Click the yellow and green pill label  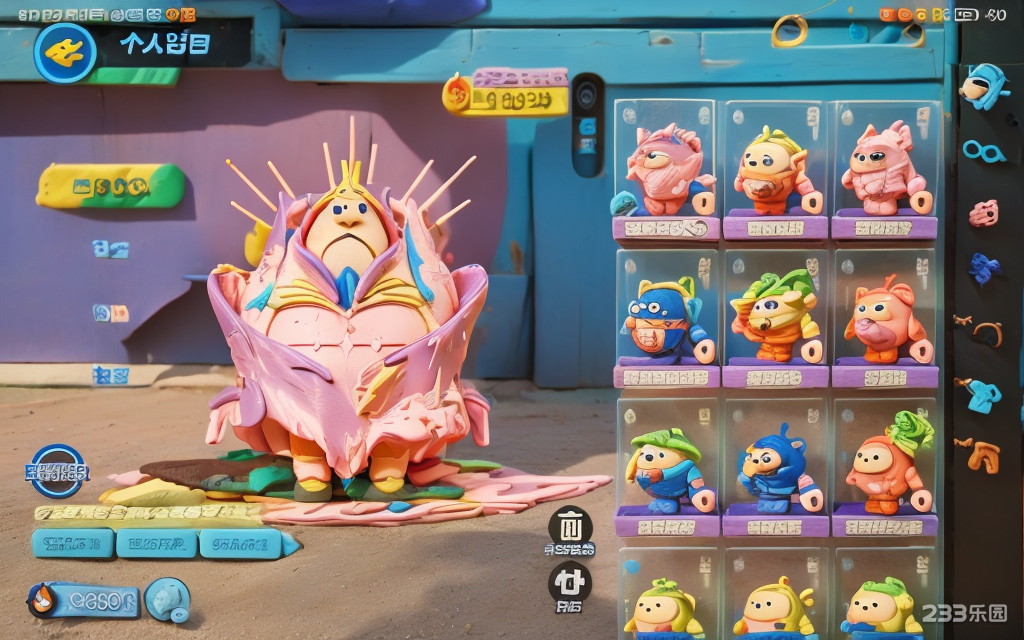(111, 186)
